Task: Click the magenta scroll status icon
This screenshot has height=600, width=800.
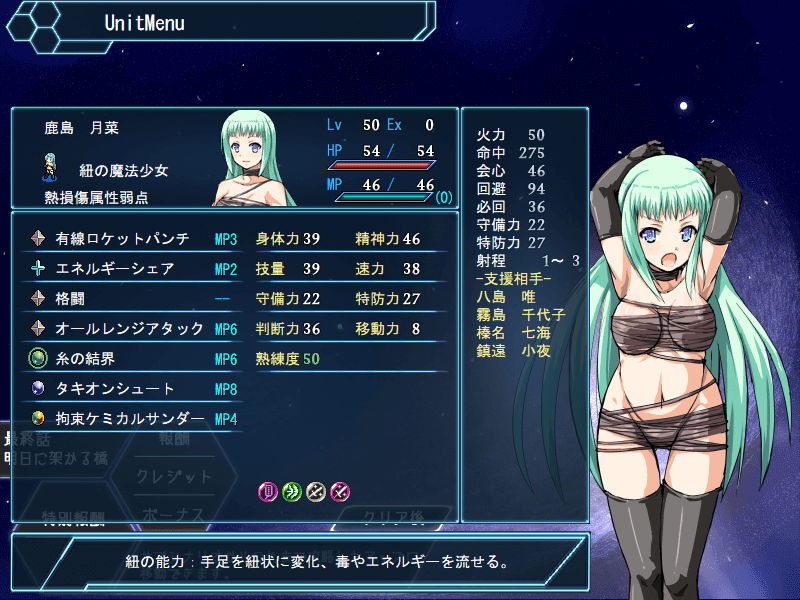Action: (x=268, y=491)
